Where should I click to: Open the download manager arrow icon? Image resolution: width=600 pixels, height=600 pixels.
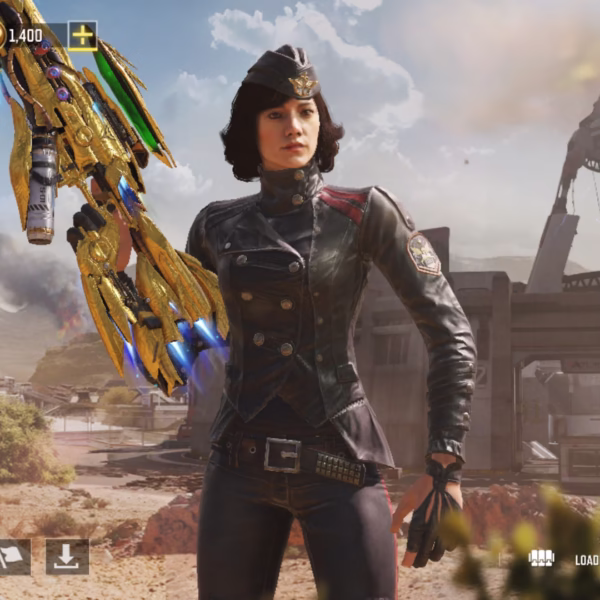click(67, 557)
